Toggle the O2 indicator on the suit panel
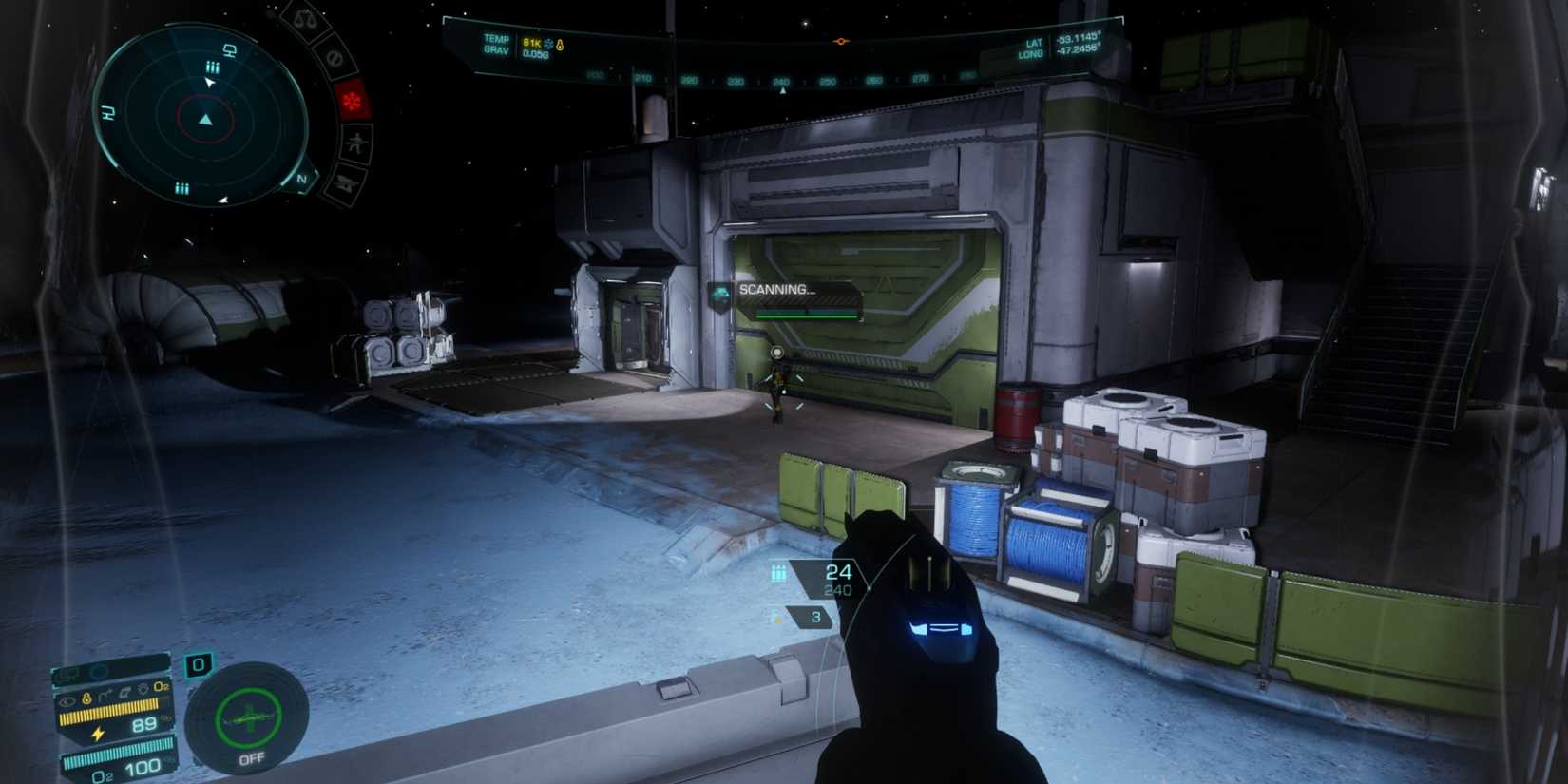The image size is (1568, 784). (x=161, y=687)
